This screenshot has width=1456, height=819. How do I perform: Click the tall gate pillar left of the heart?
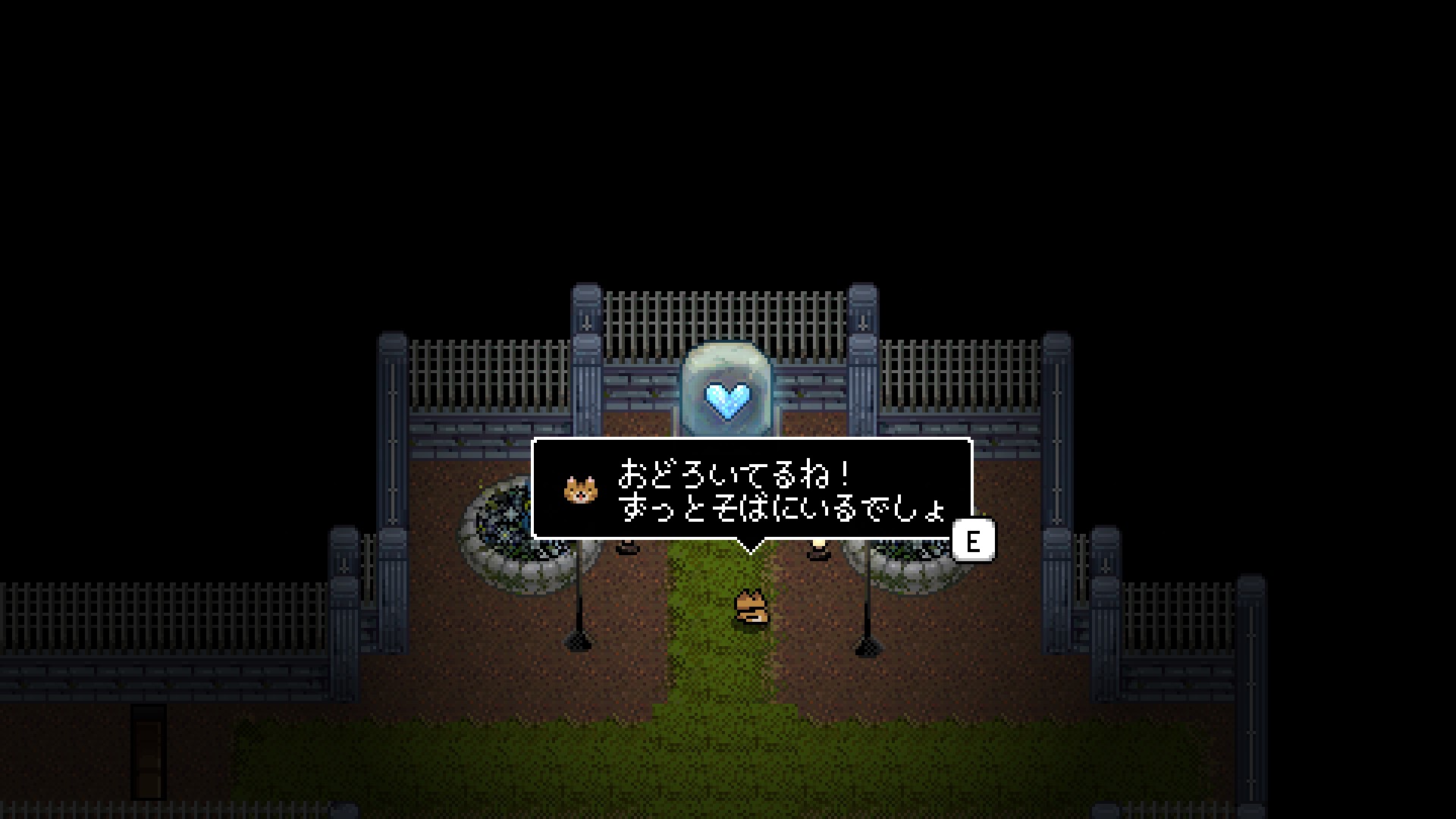point(584,356)
